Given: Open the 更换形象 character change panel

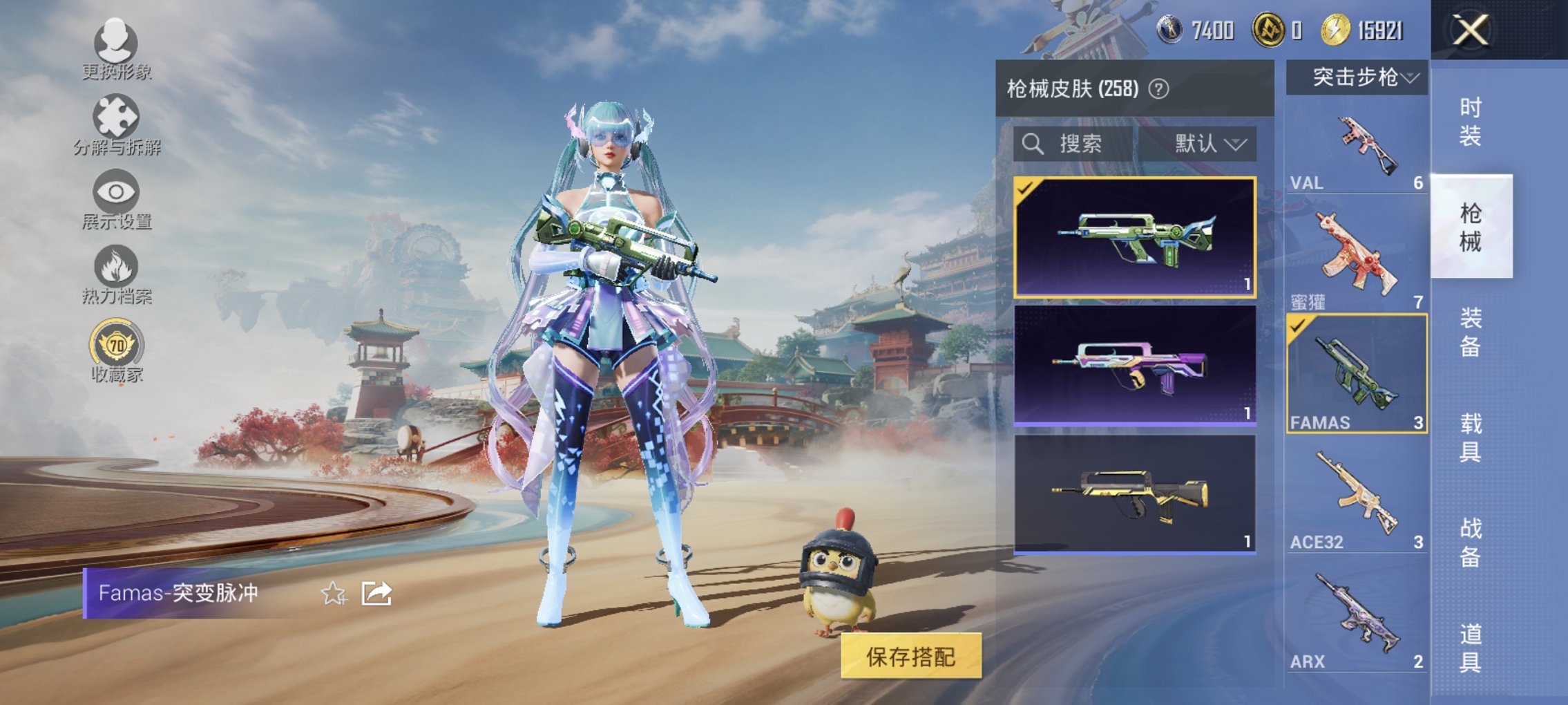Looking at the screenshot, I should [114, 48].
